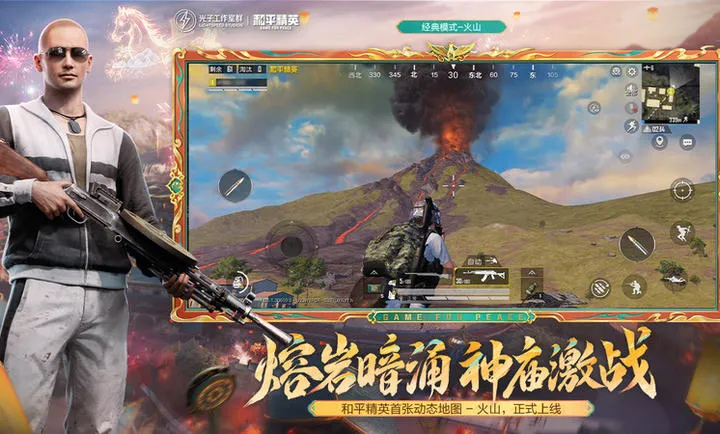Toggle the eye free-look button
720x434 pixels.
[625, 156]
